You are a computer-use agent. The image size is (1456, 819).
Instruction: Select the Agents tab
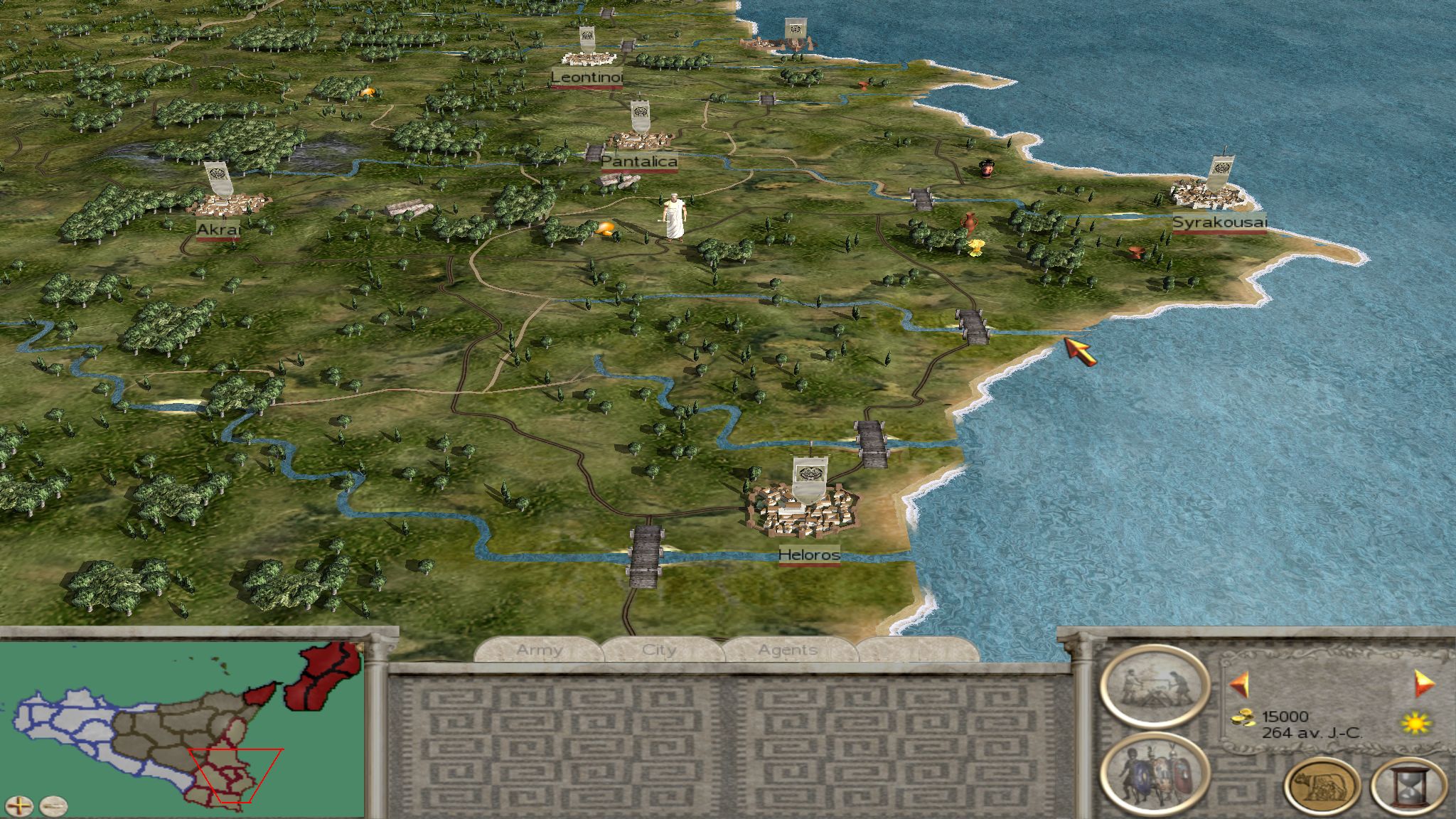(787, 650)
